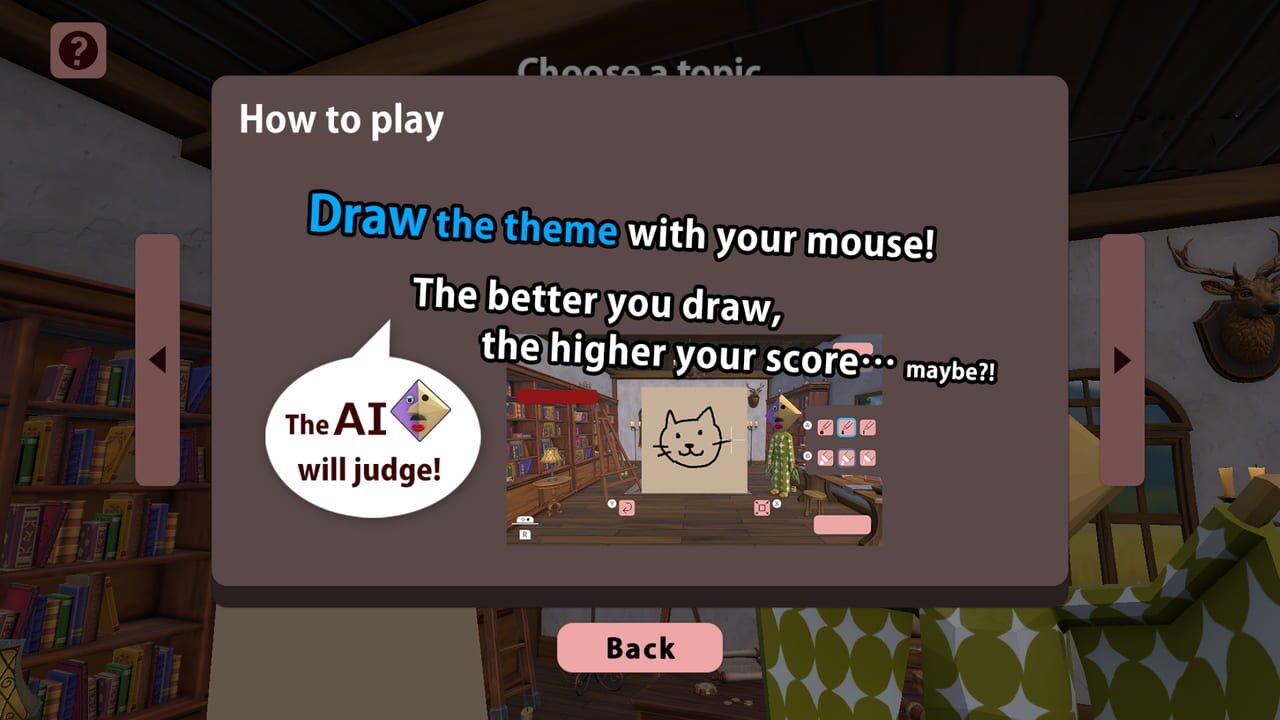Screen dimensions: 1280x720
Task: Click the canvas transform square icon
Action: 762,508
